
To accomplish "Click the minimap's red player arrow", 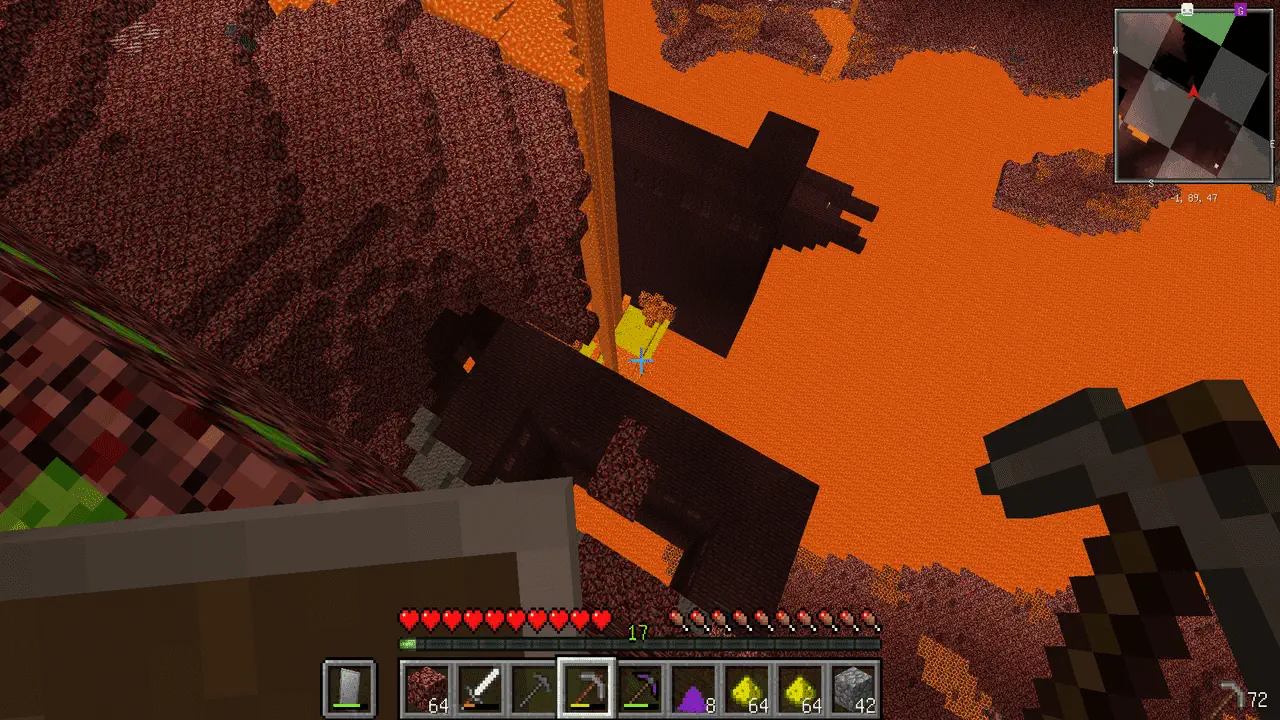I will [x=1193, y=92].
